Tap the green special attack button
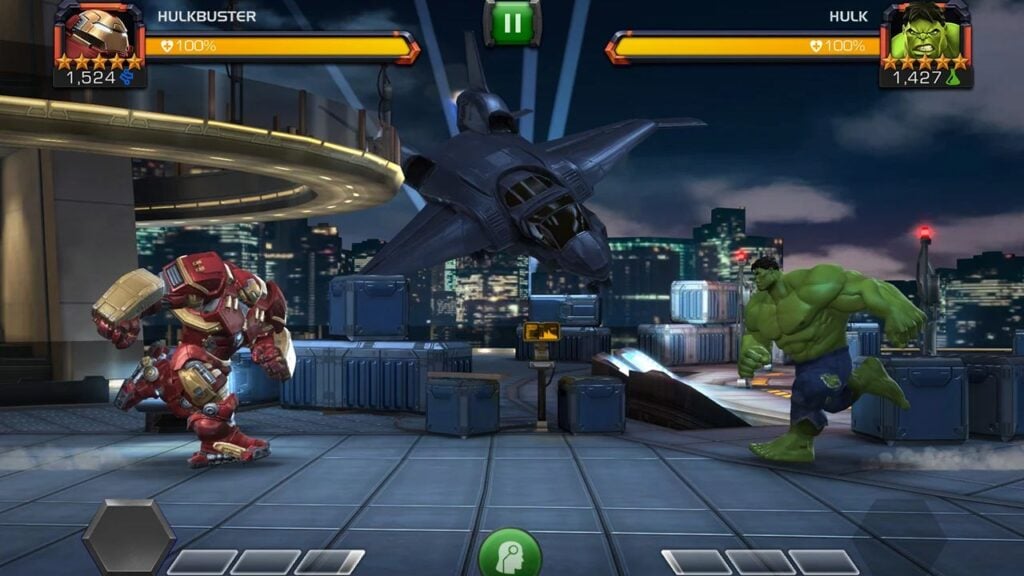This screenshot has width=1024, height=576. point(510,554)
